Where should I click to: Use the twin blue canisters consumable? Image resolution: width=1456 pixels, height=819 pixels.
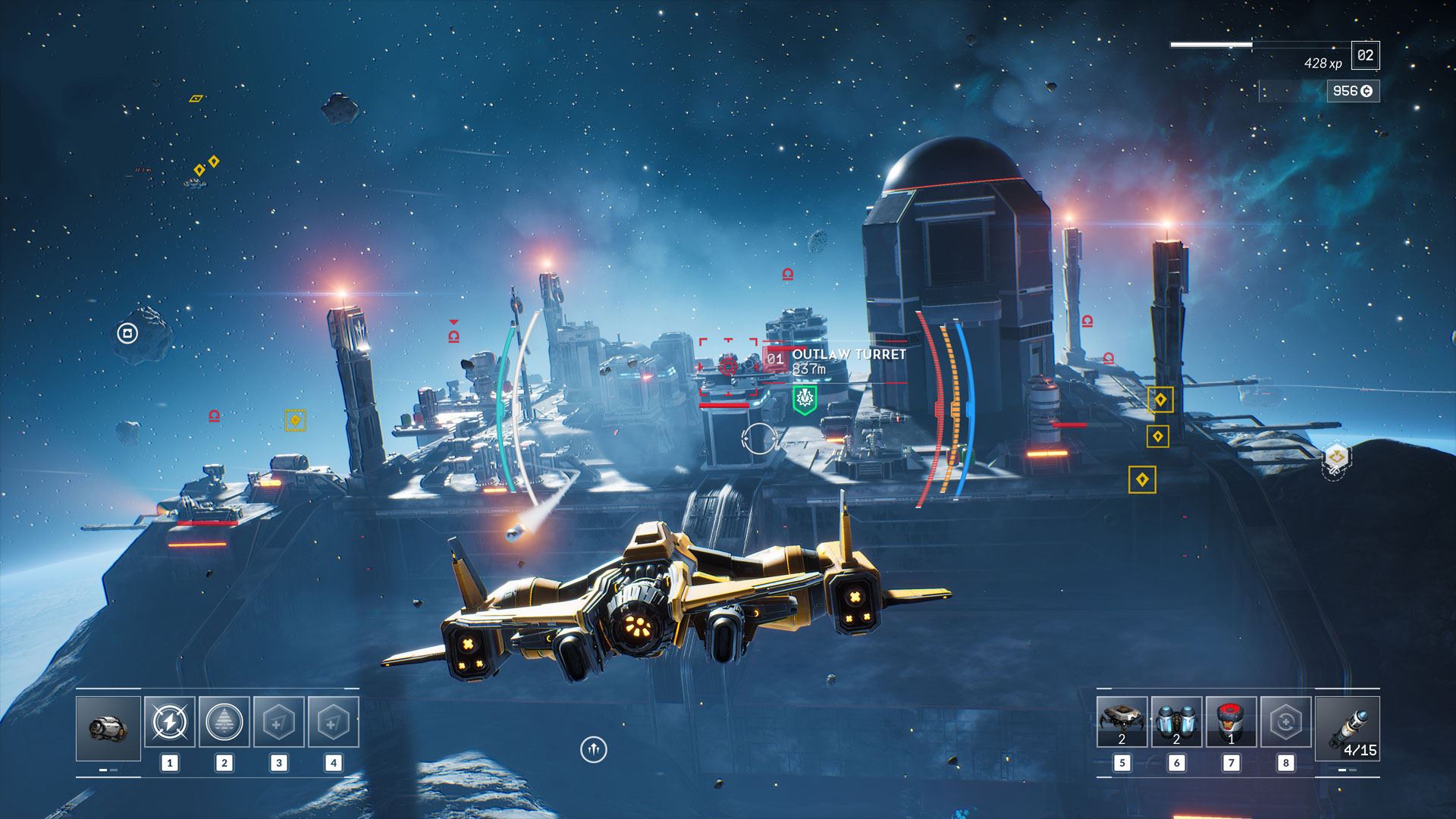tap(1176, 722)
